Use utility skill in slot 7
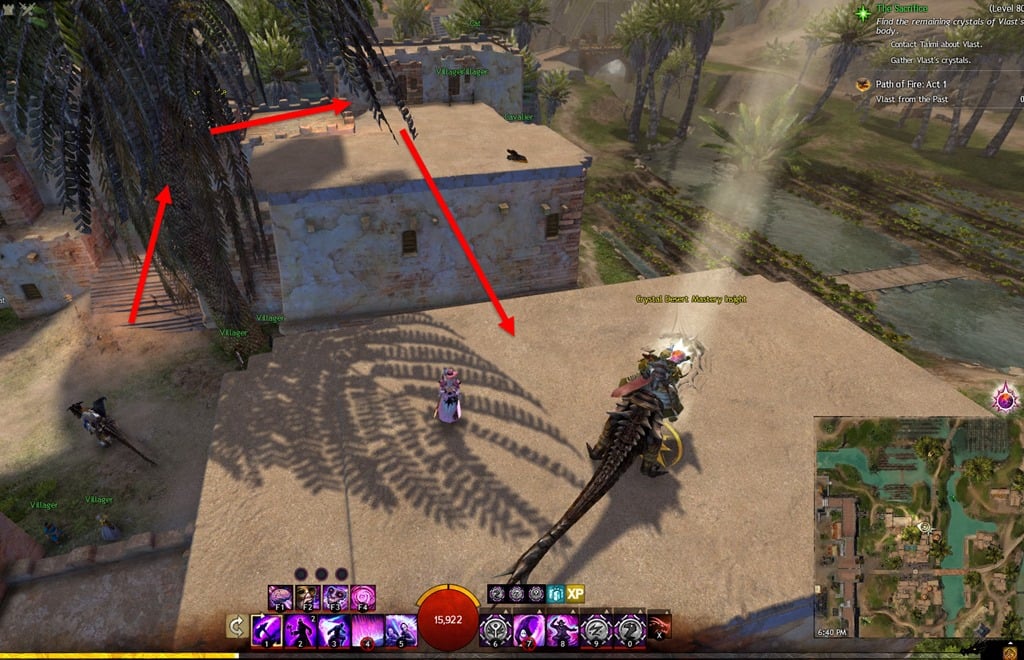 click(530, 630)
